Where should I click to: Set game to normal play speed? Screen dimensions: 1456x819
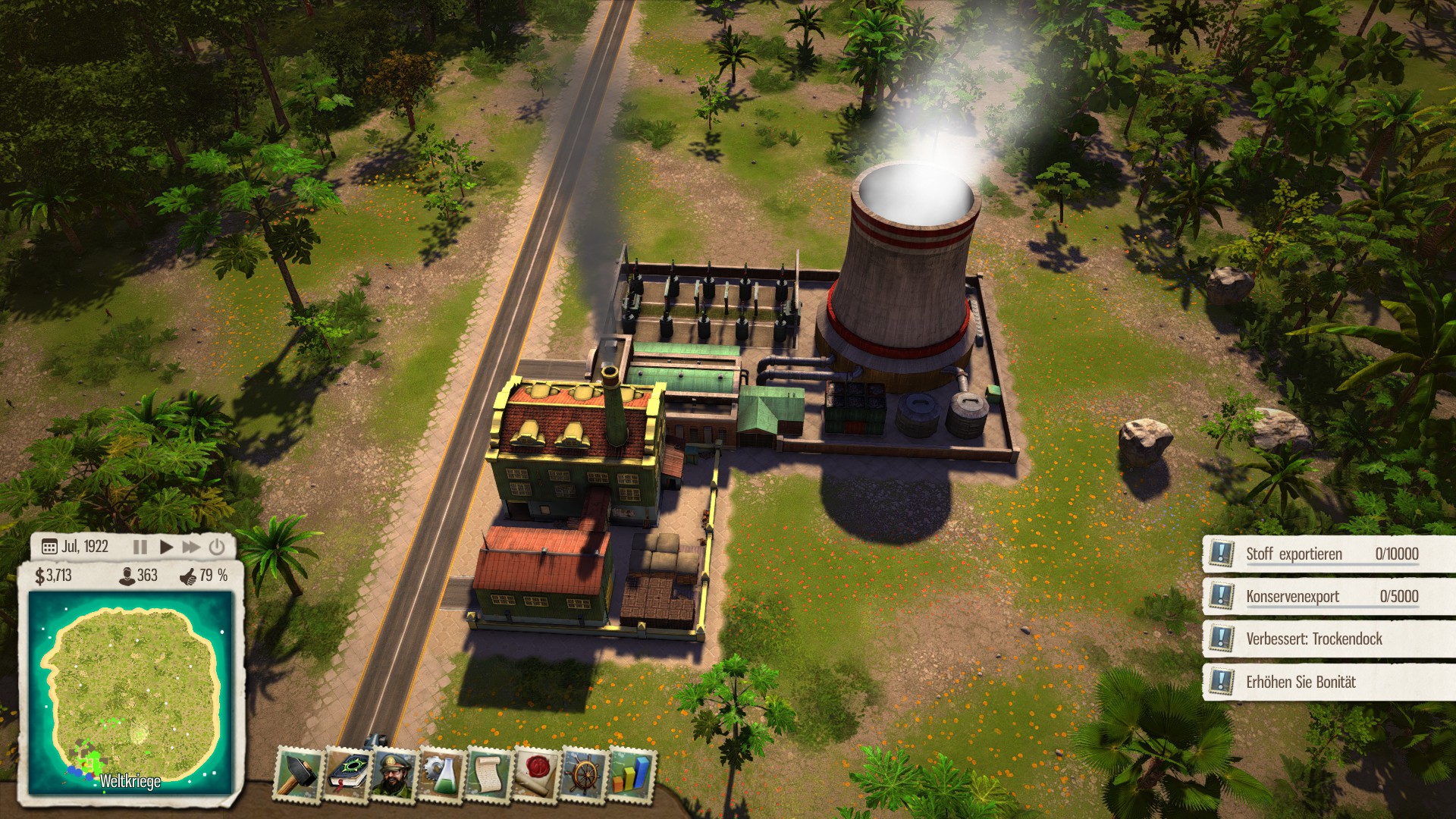pos(166,547)
